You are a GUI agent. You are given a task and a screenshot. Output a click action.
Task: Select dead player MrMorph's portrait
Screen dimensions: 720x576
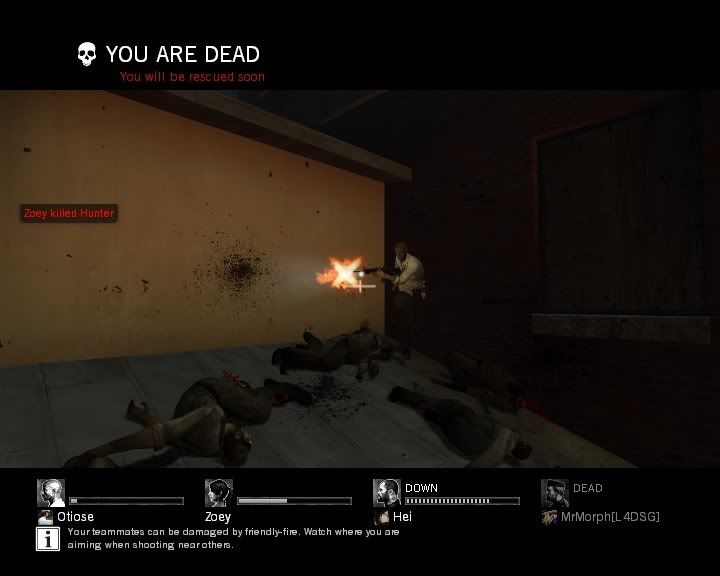point(555,492)
